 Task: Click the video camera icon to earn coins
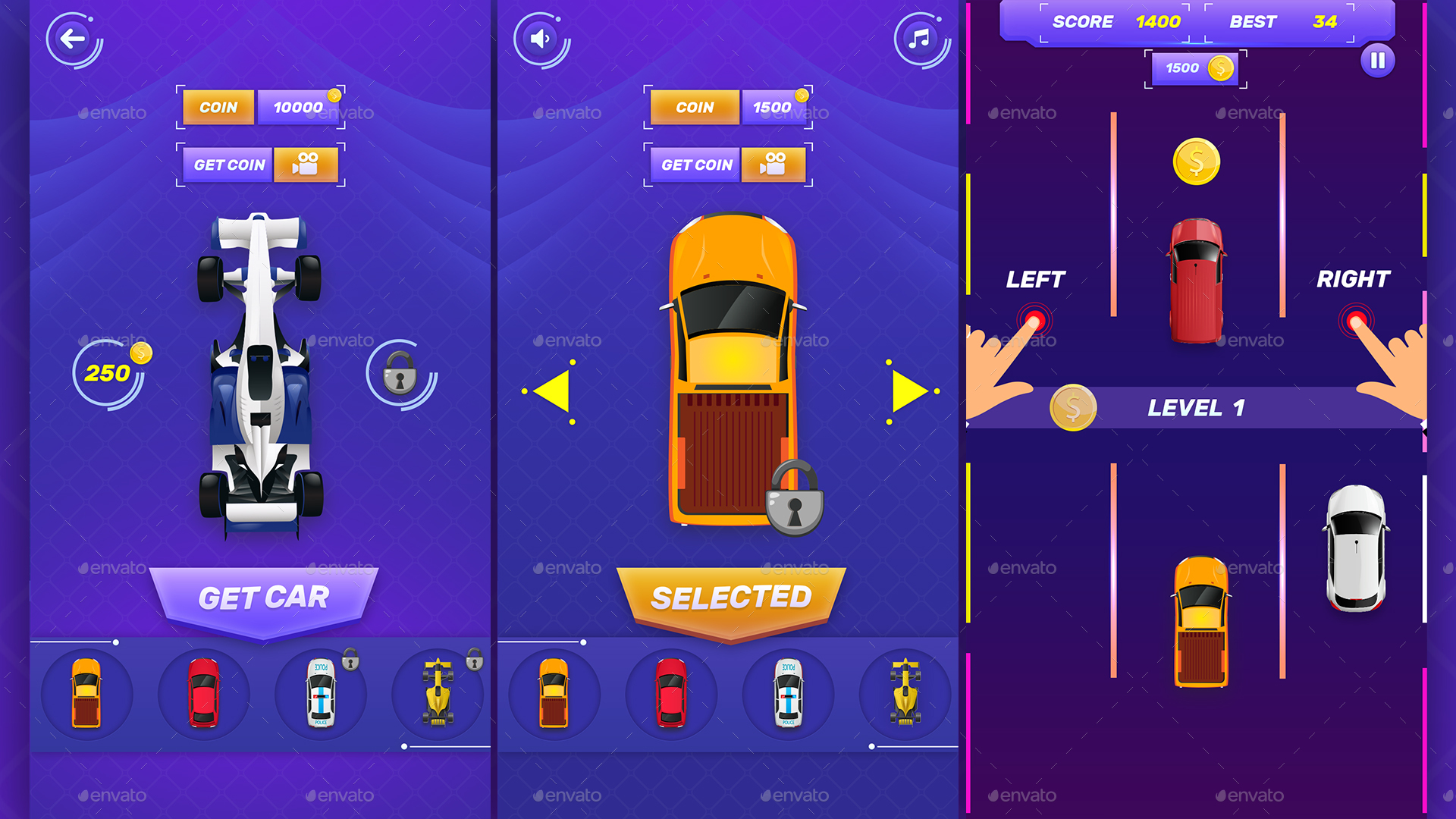pyautogui.click(x=306, y=165)
